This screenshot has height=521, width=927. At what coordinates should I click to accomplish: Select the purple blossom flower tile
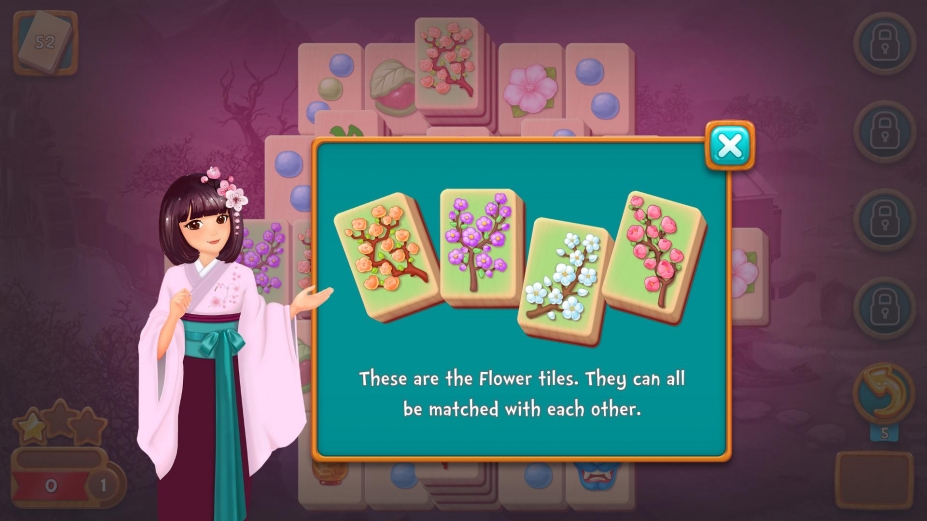(482, 246)
